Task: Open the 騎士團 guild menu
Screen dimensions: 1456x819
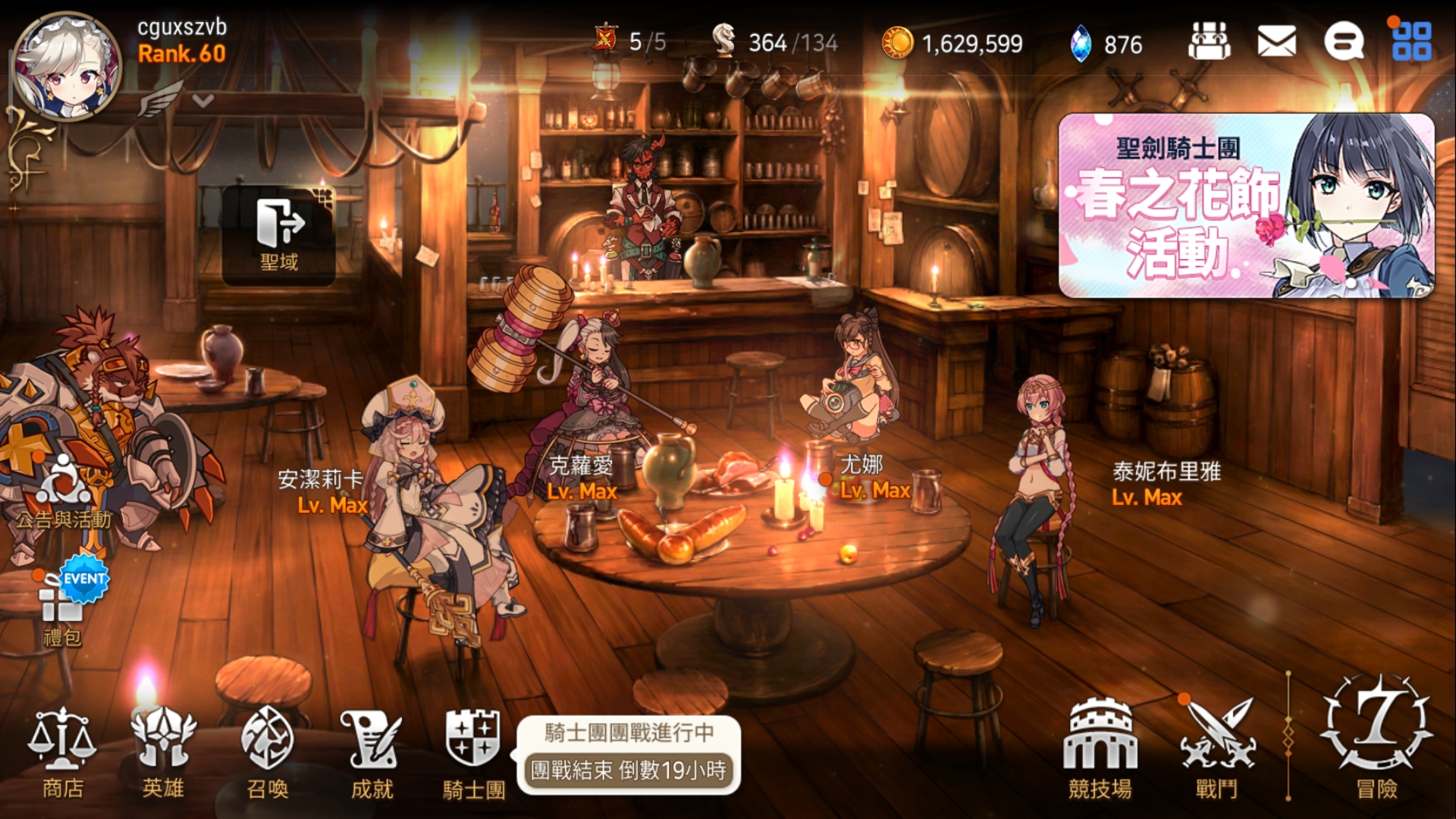Action: (474, 751)
